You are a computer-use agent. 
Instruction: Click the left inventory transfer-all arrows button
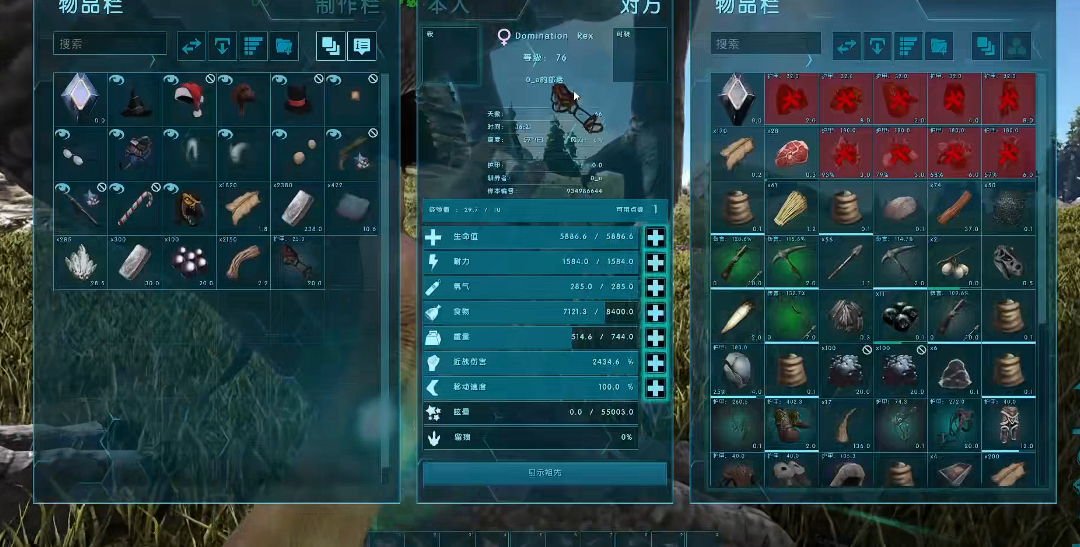[192, 46]
